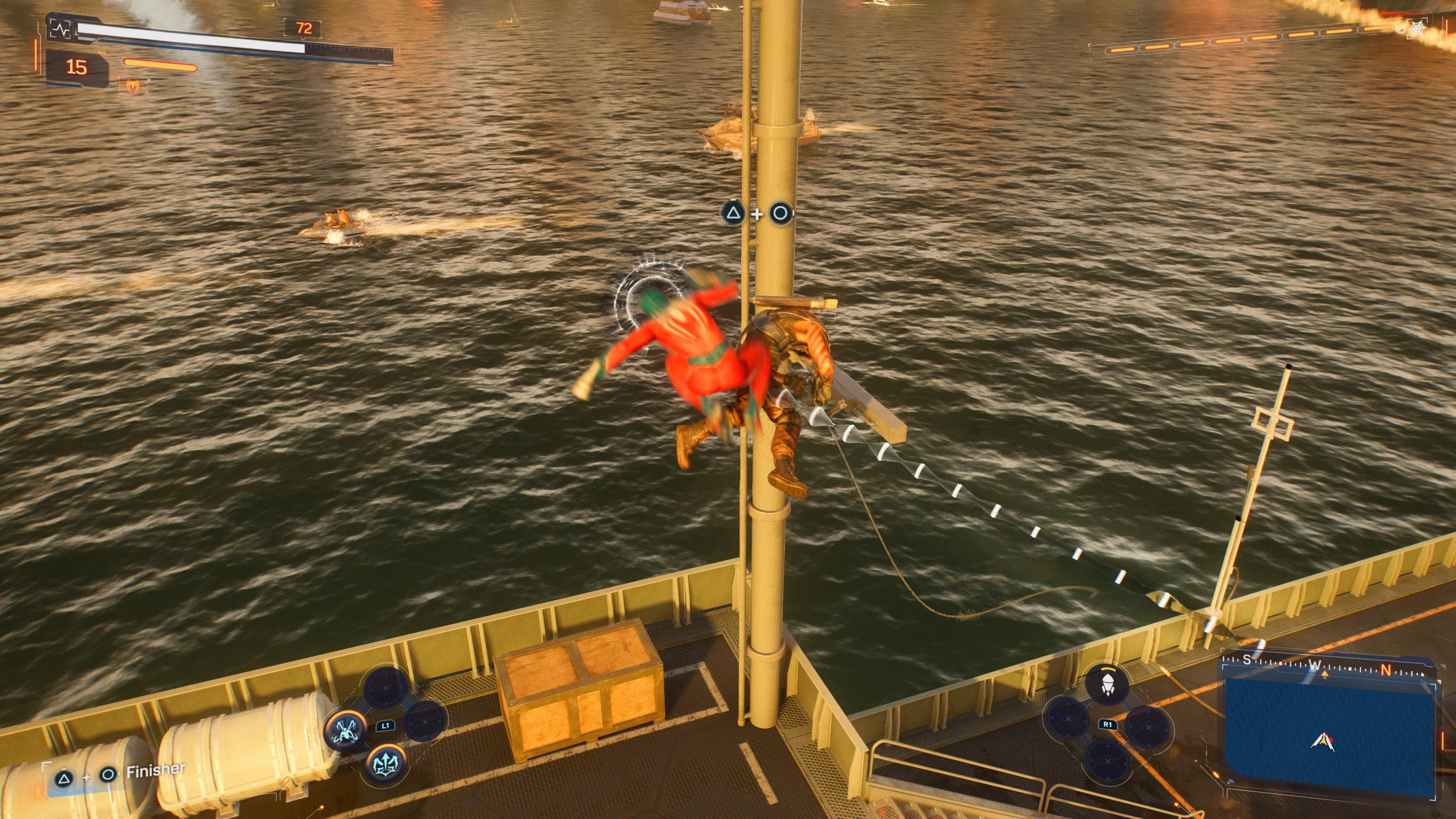The width and height of the screenshot is (1456, 819).
Task: Click the orange N on the compass strip
Action: (1385, 670)
